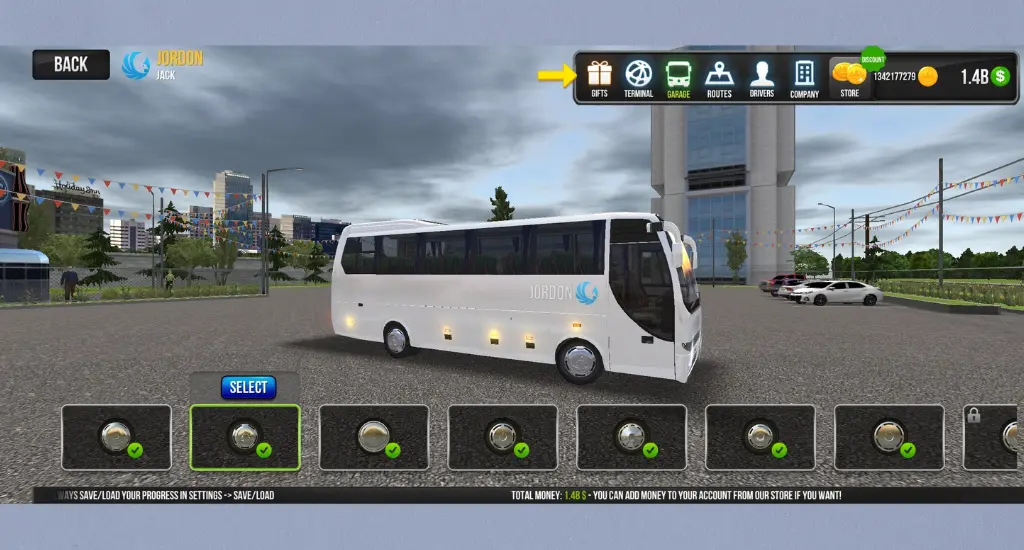
Task: Go back using the BACK button
Action: tap(70, 65)
